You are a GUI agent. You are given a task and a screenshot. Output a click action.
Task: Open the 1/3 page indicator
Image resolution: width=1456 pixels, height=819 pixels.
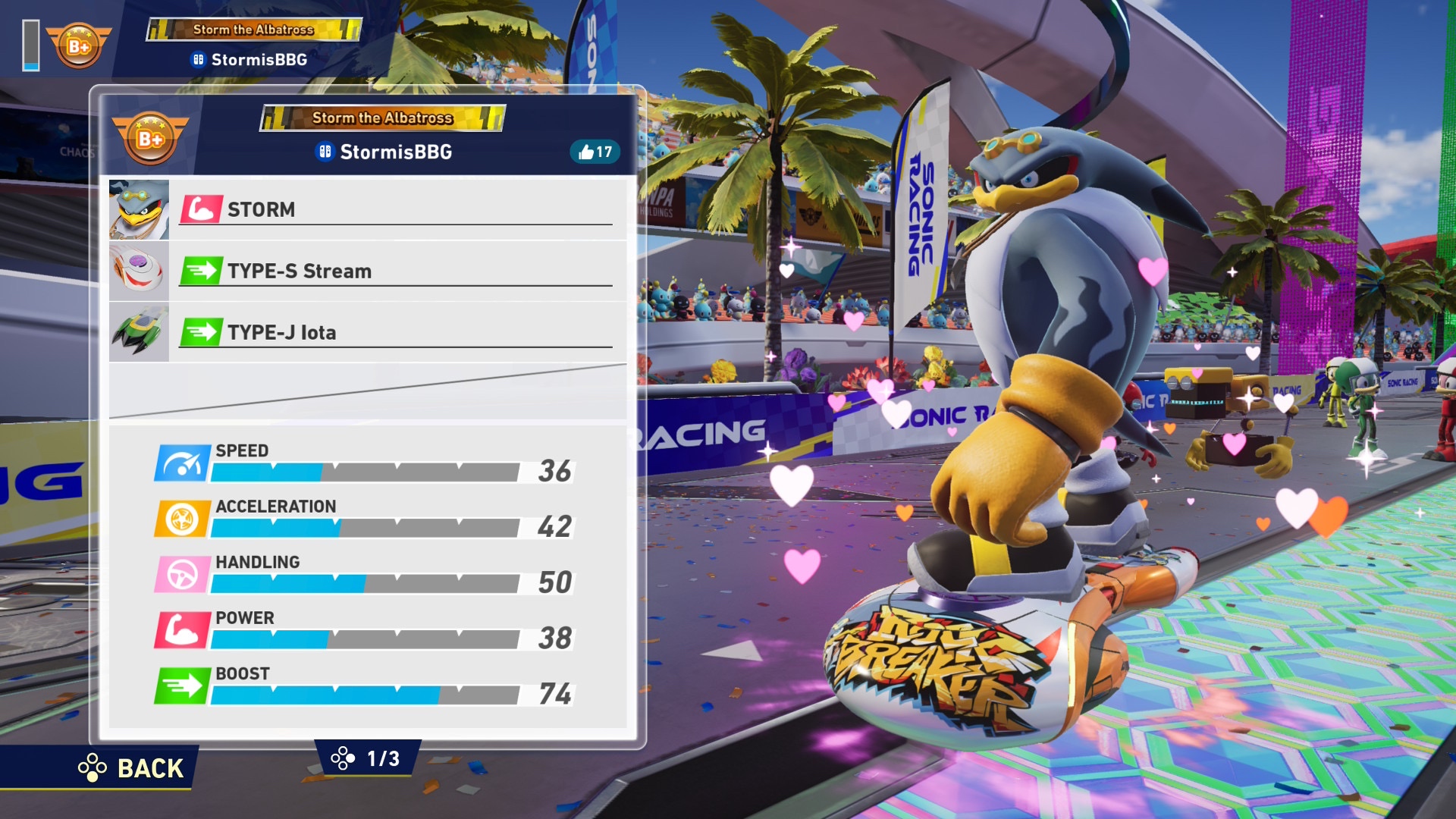(x=368, y=758)
